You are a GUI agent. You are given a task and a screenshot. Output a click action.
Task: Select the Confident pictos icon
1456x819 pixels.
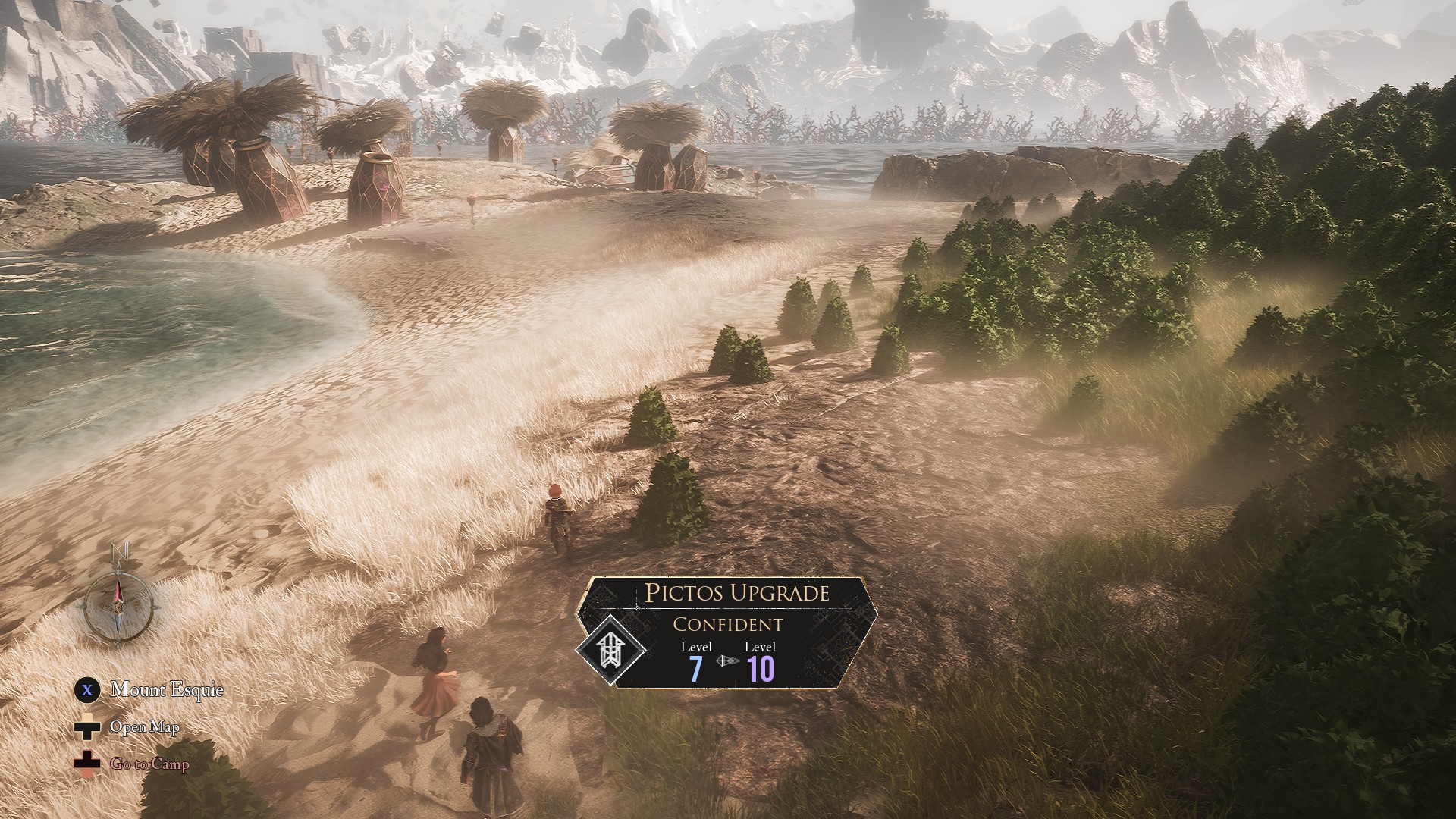[x=610, y=651]
